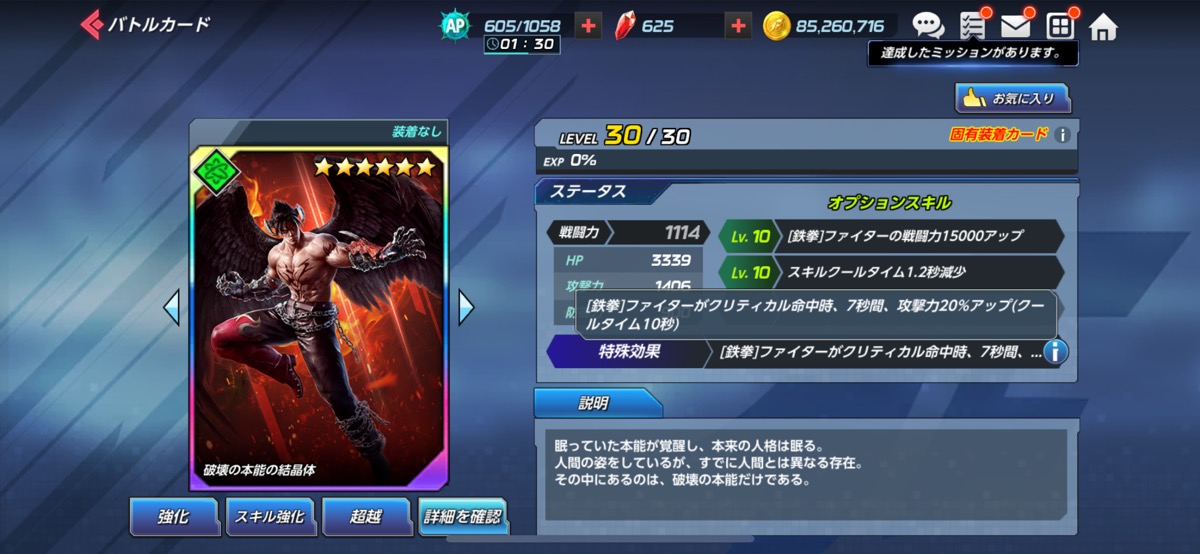Open the grid menu icon
This screenshot has height=554, width=1200.
point(1059,26)
